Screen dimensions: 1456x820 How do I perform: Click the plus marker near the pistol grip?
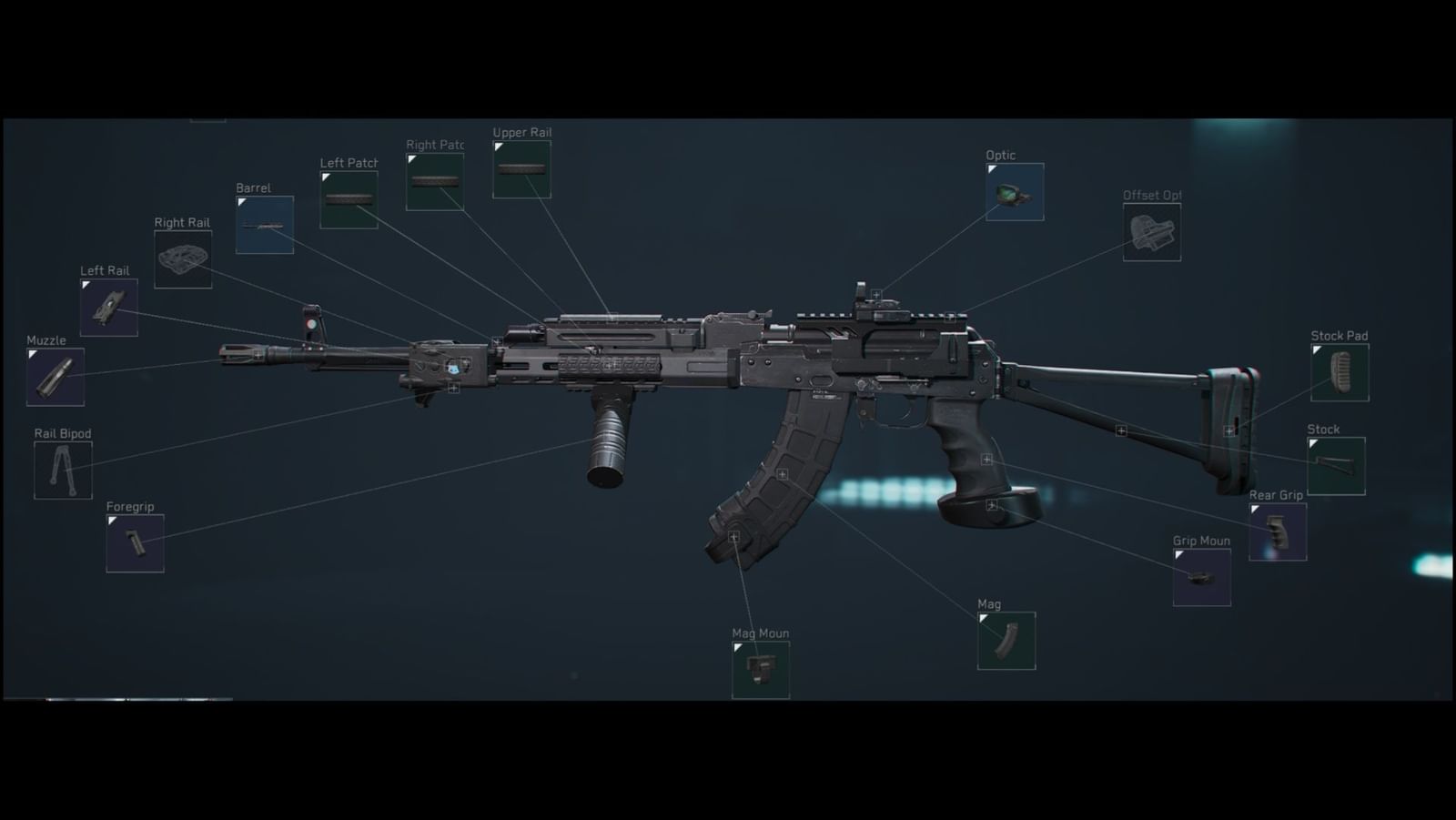pos(988,458)
